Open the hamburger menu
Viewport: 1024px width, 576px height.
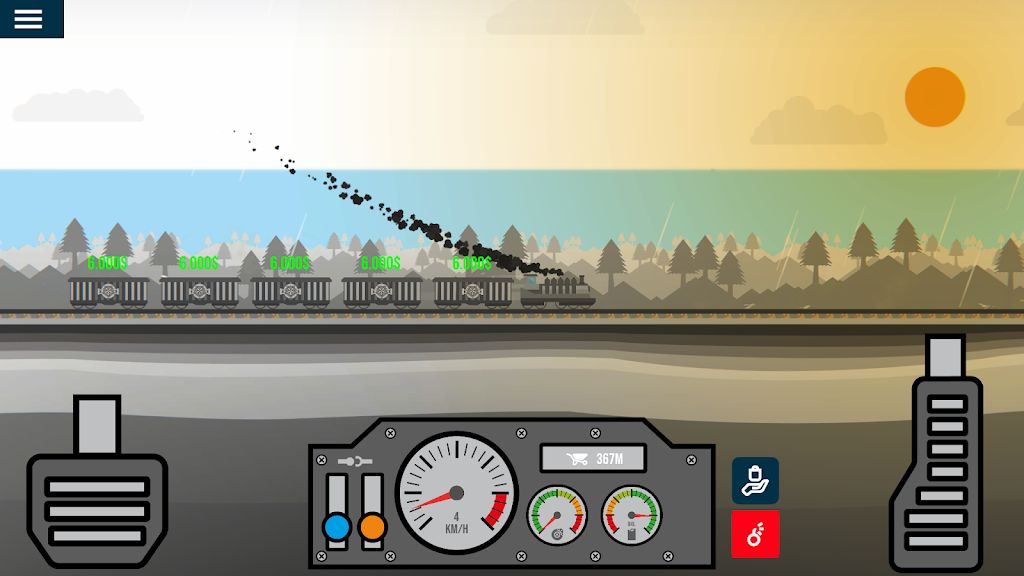[x=29, y=19]
